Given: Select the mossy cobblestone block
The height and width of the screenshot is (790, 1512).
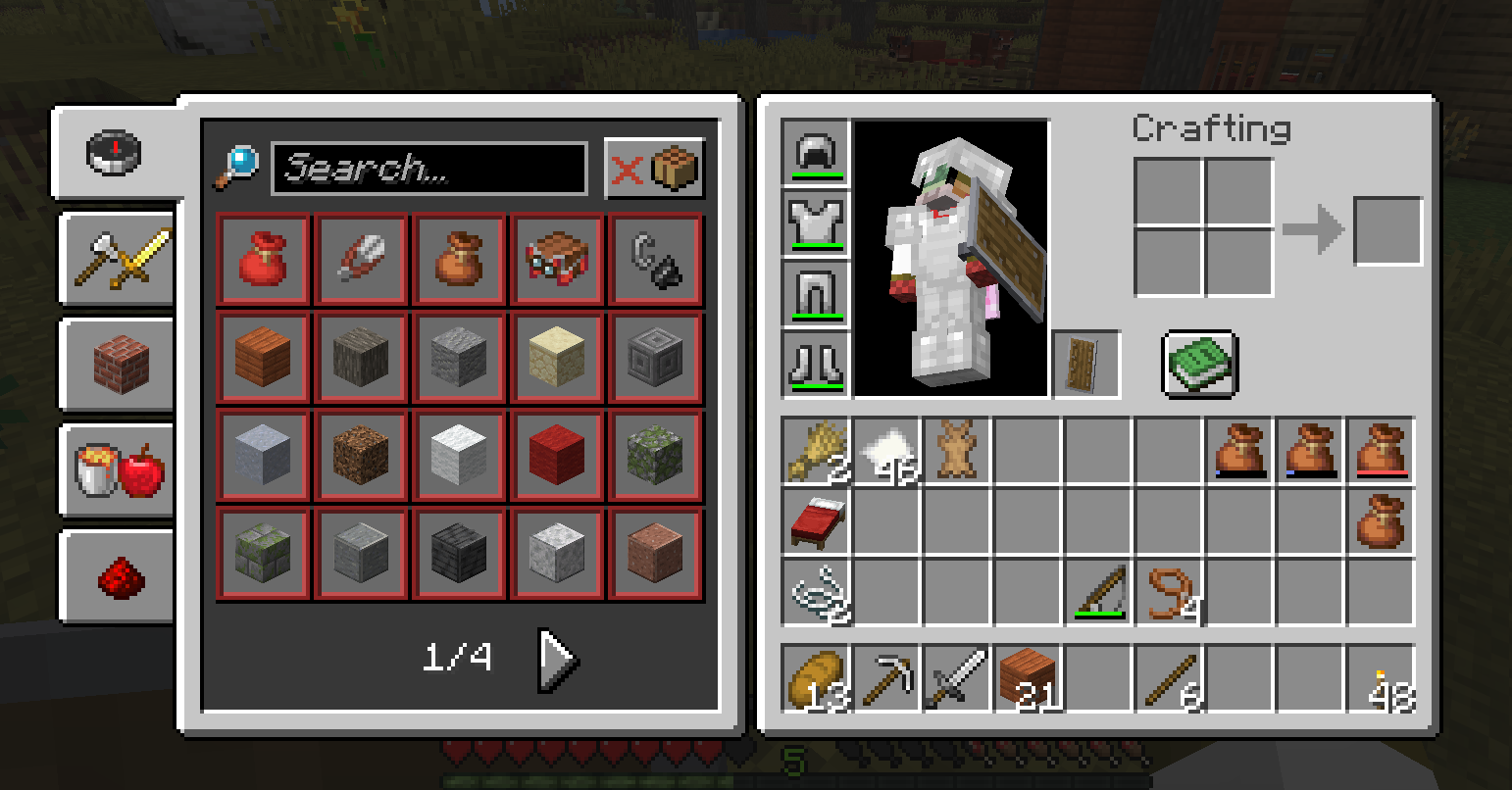Looking at the screenshot, I should [x=654, y=454].
